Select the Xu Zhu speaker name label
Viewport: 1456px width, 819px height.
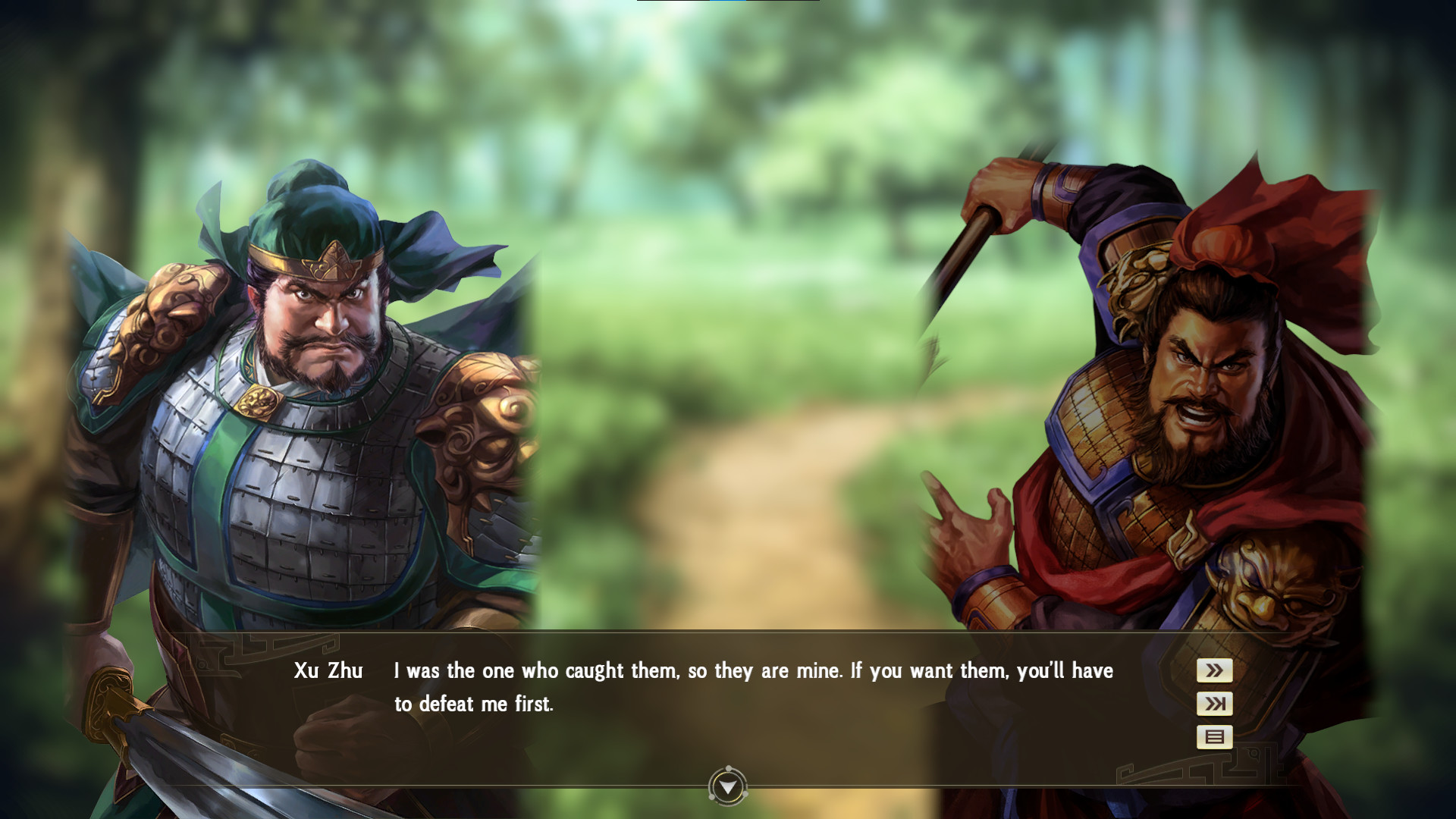[x=328, y=670]
